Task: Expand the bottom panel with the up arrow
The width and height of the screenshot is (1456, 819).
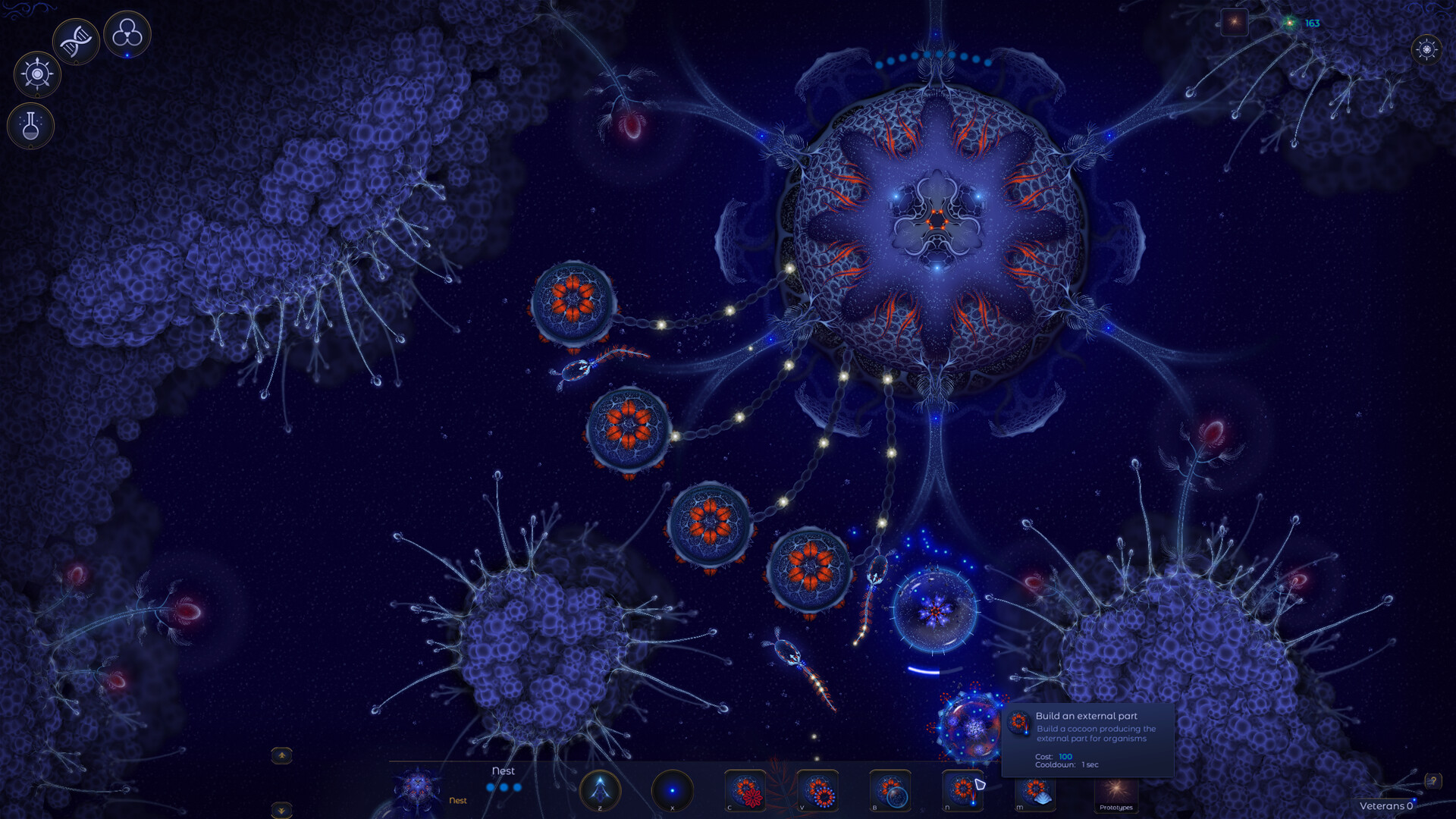Action: pos(281,755)
